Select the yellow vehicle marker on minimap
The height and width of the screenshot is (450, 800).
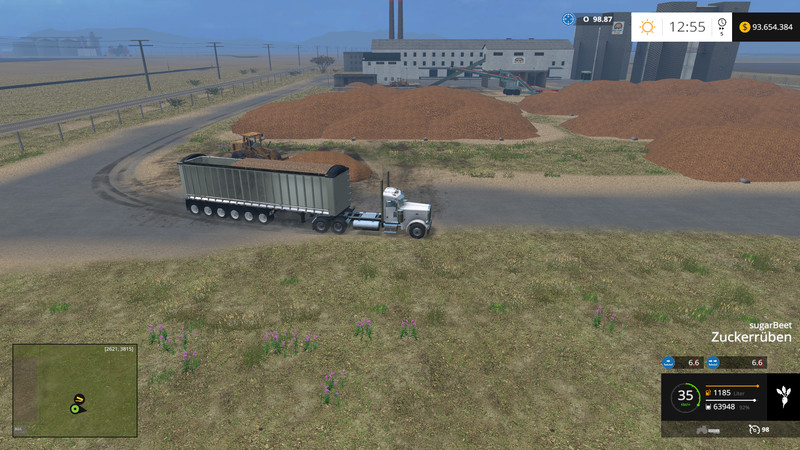[79, 400]
